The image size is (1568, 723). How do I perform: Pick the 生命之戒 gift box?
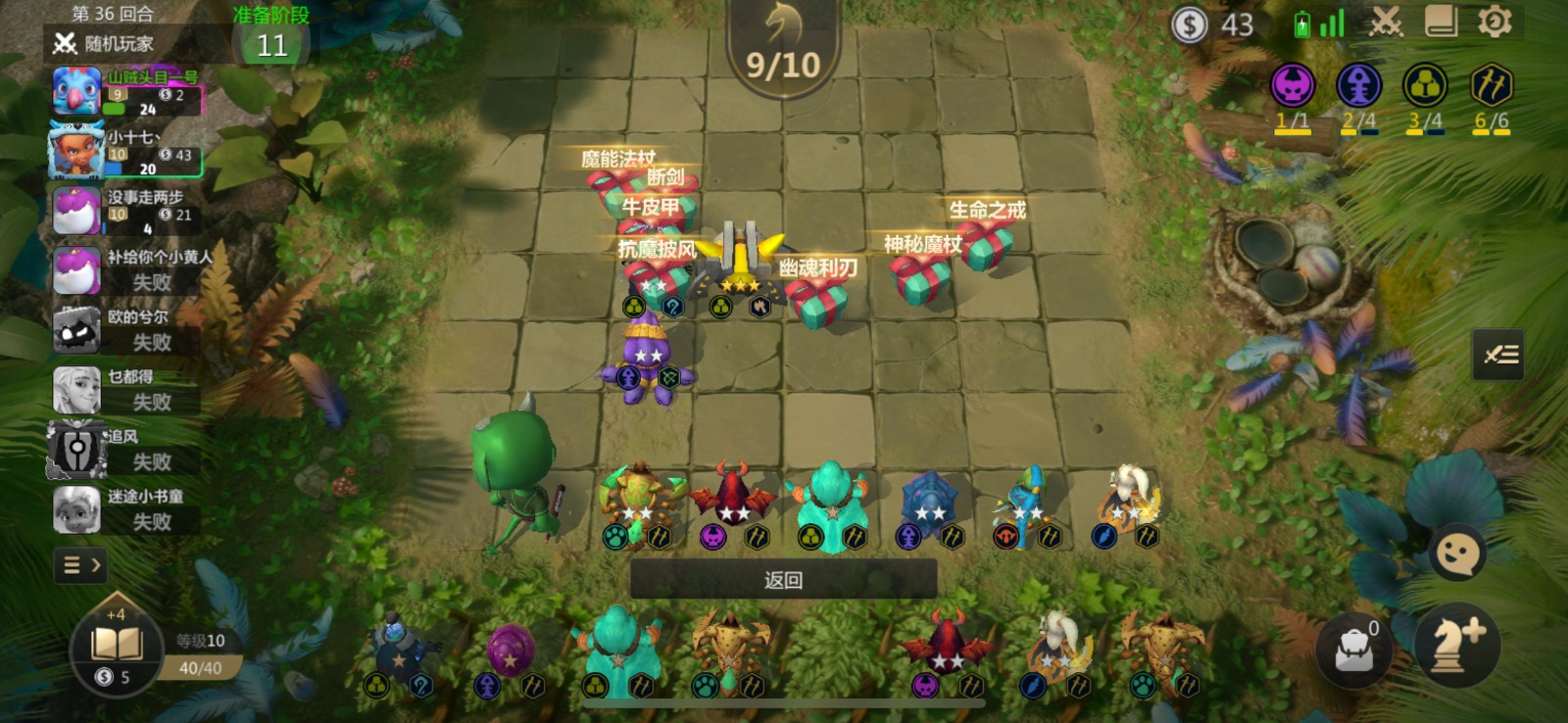click(x=985, y=244)
